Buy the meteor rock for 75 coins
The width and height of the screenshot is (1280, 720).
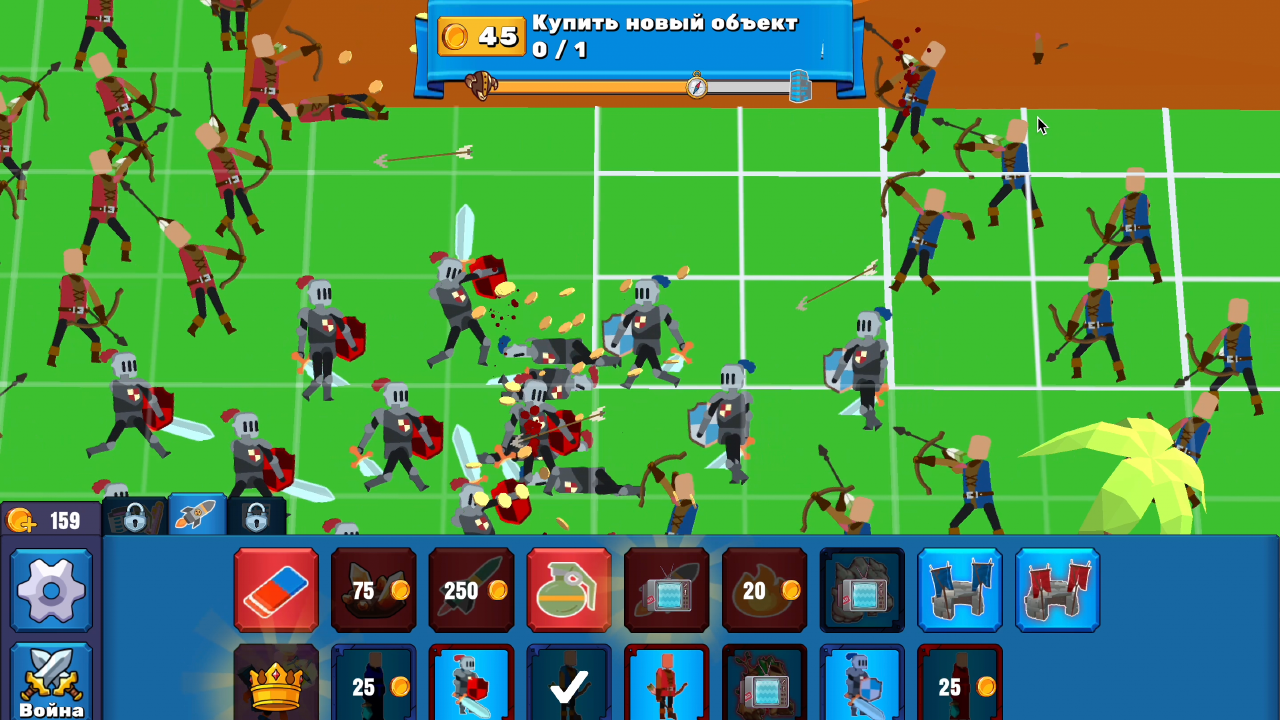tap(374, 590)
